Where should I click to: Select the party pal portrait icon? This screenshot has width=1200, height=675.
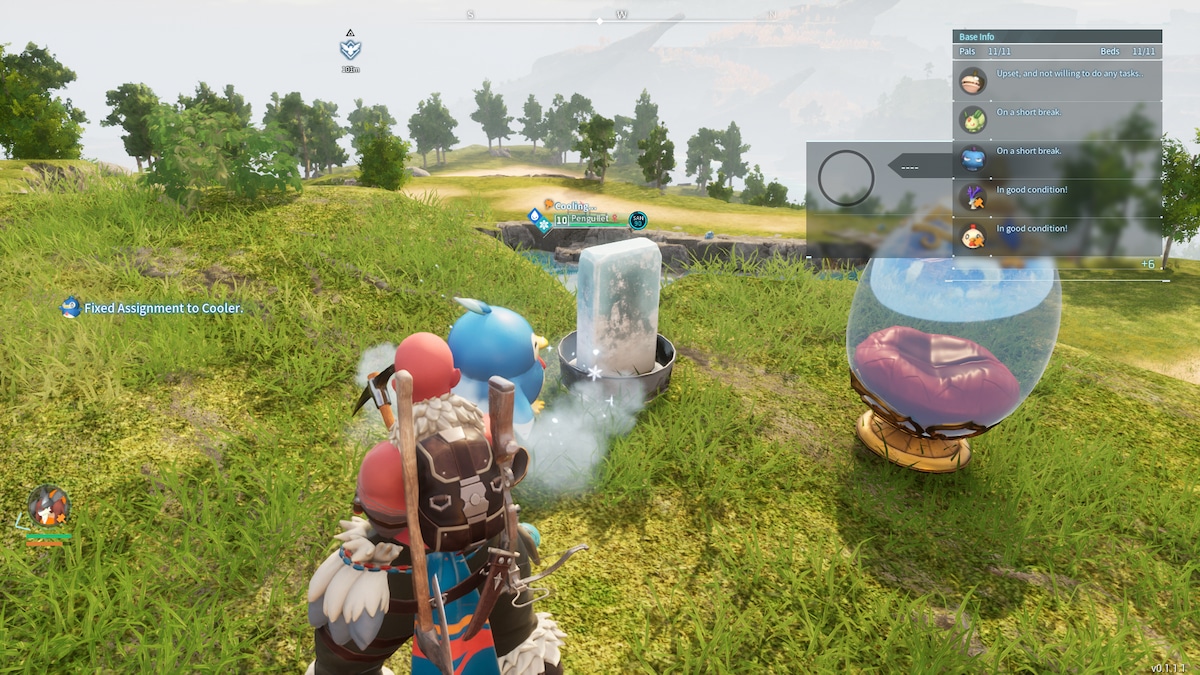pyautogui.click(x=48, y=506)
